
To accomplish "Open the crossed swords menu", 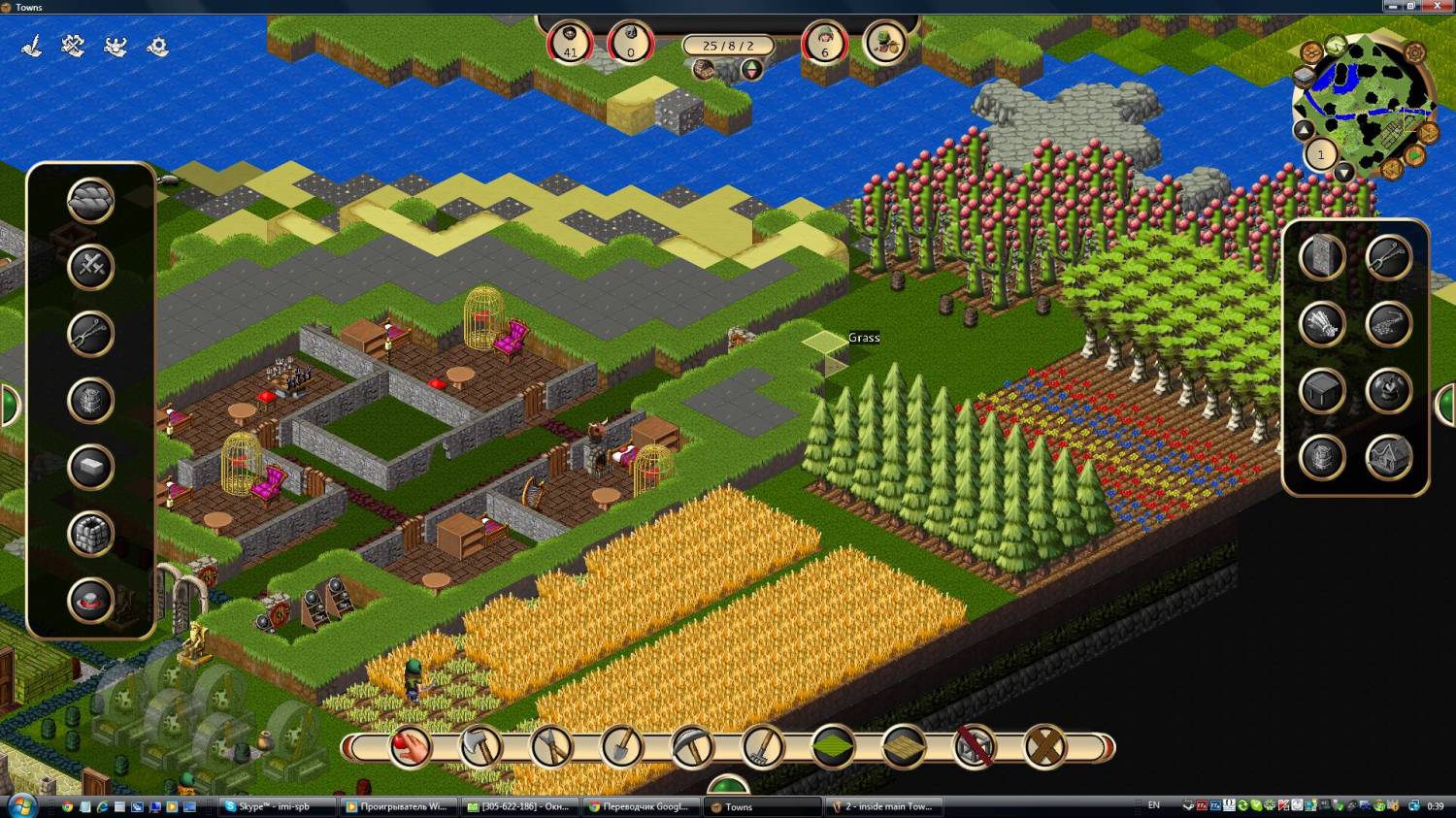I will tap(90, 267).
